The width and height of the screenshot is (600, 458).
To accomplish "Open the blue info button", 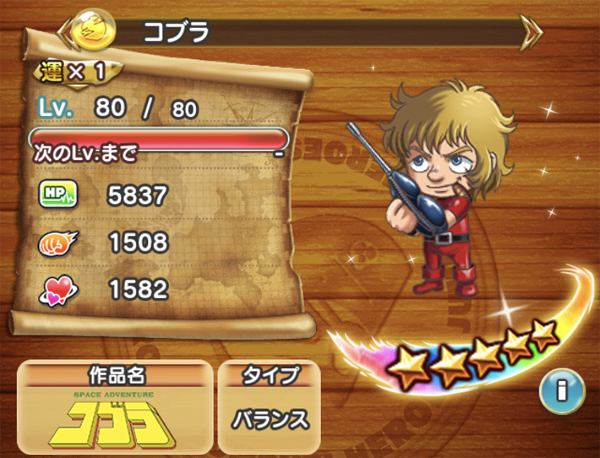I will click(x=560, y=391).
